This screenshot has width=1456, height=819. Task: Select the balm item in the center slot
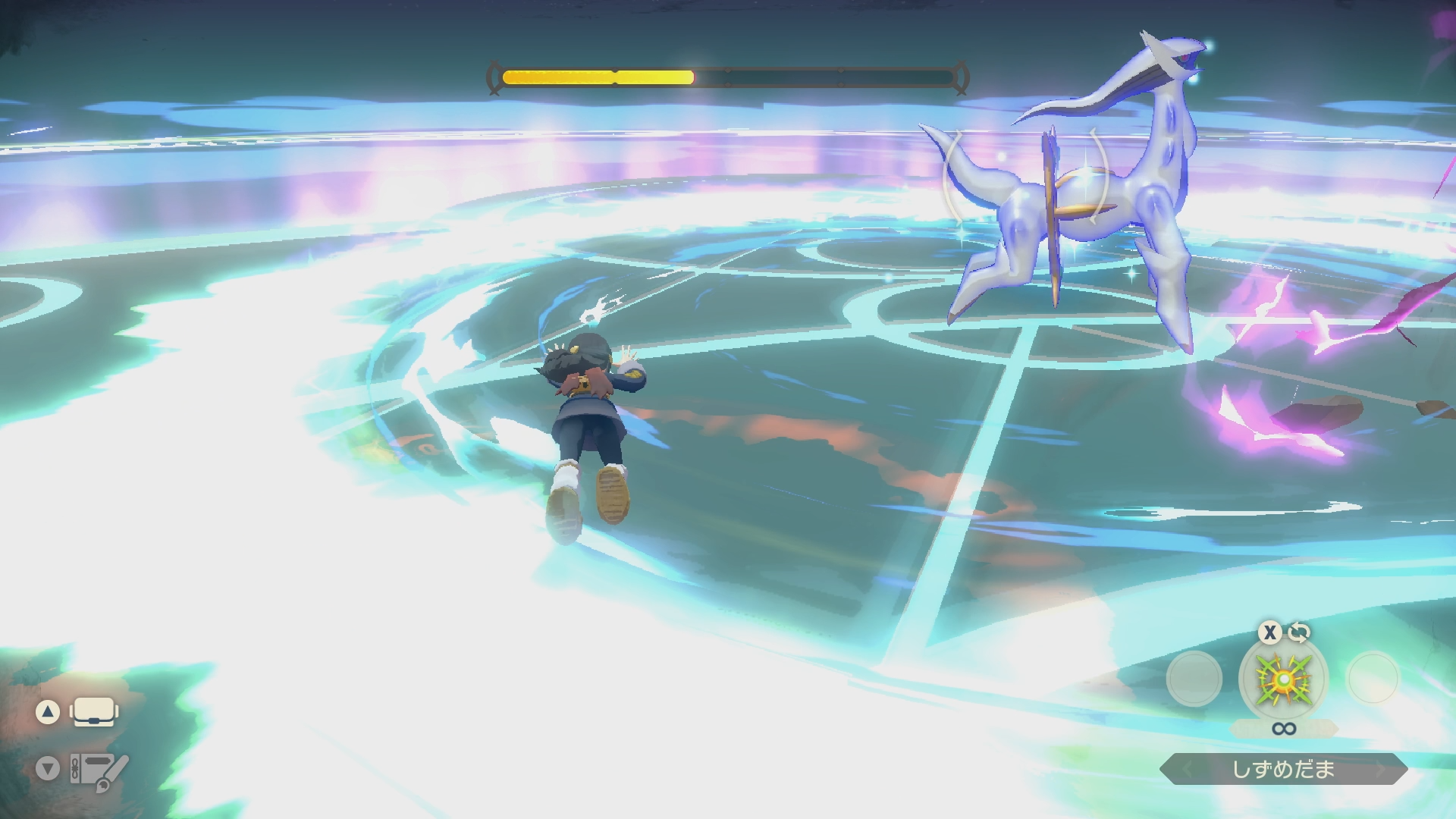click(1283, 679)
